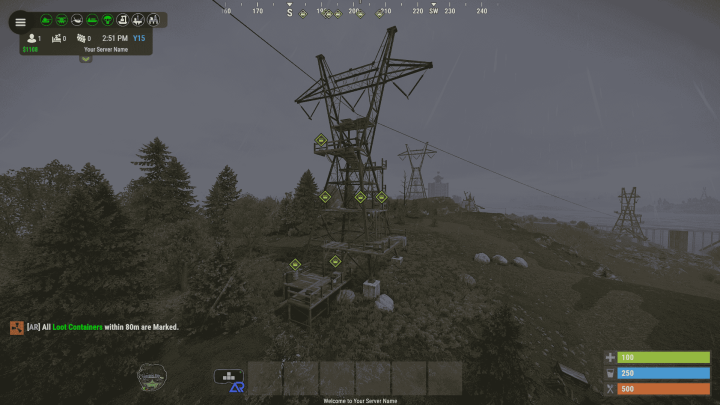Expand the info panel with the down chevron

(x=86, y=58)
